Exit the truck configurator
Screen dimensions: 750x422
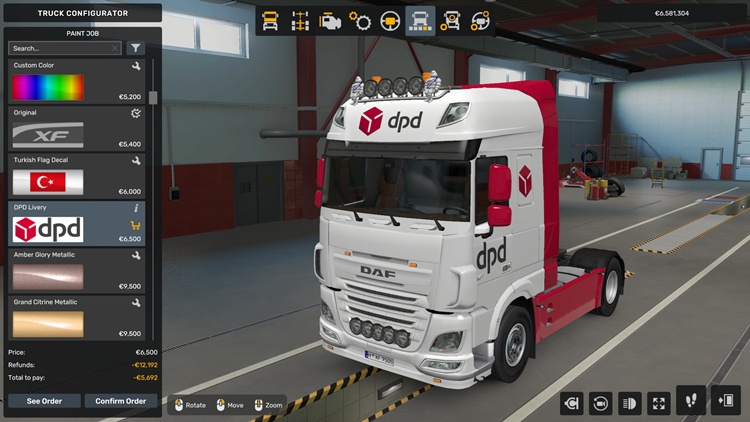coord(725,400)
